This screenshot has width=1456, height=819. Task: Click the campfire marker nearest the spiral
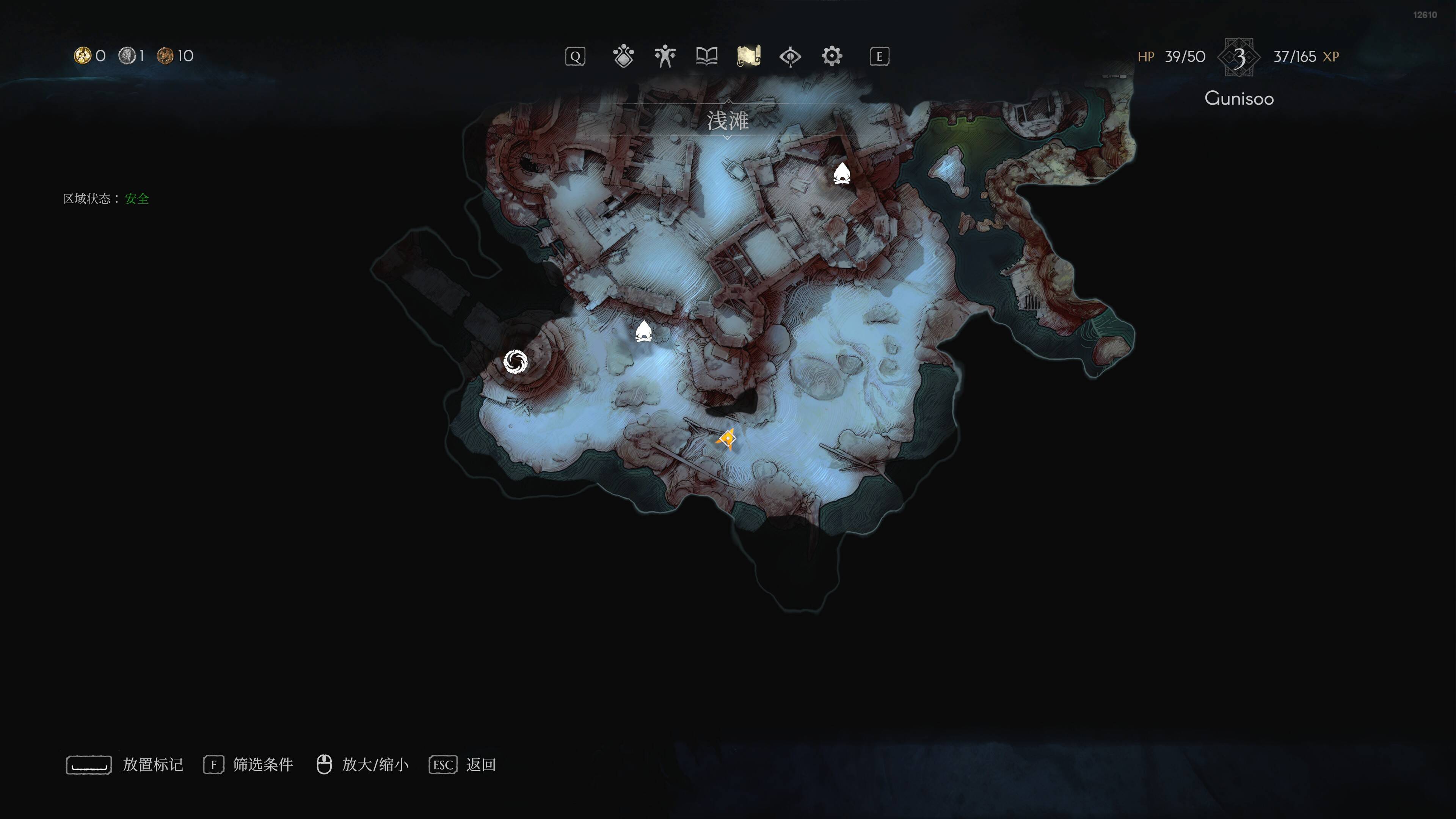(x=643, y=332)
